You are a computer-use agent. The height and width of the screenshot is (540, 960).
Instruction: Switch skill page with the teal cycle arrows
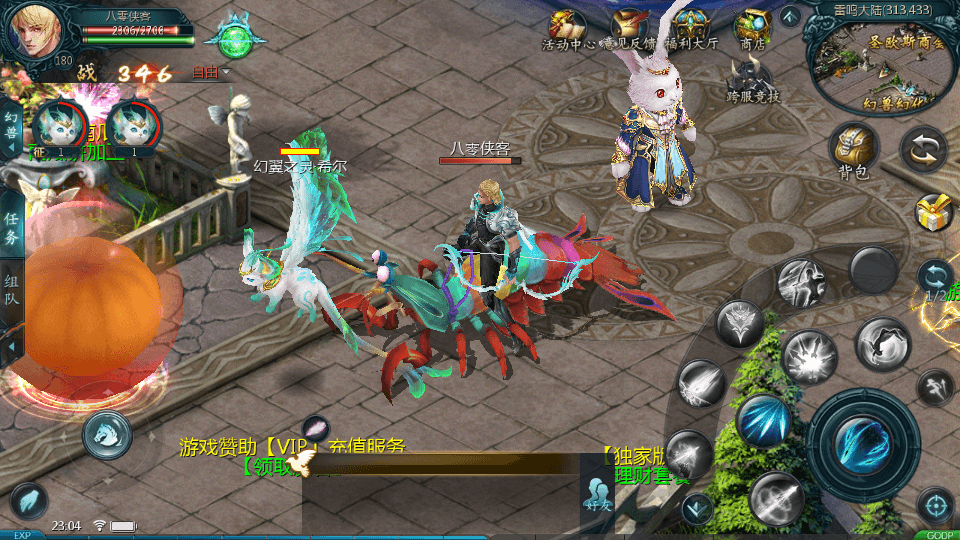[x=936, y=276]
